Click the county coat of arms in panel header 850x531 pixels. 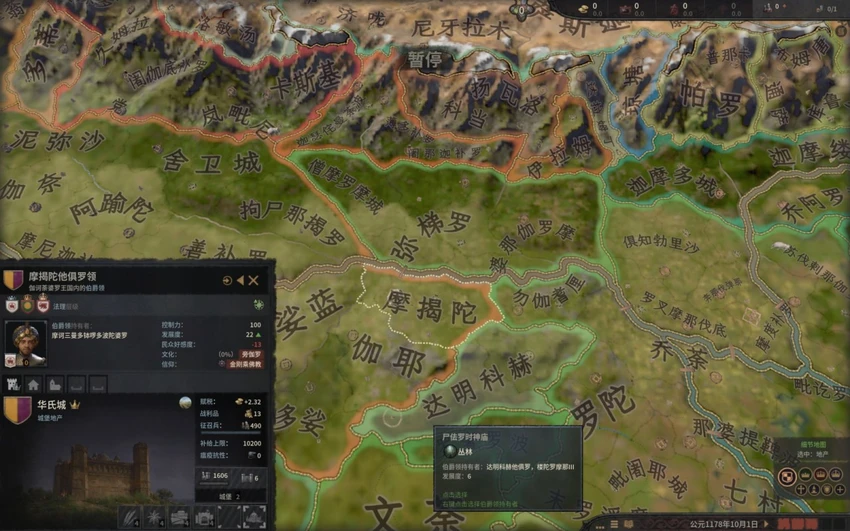[x=13, y=280]
